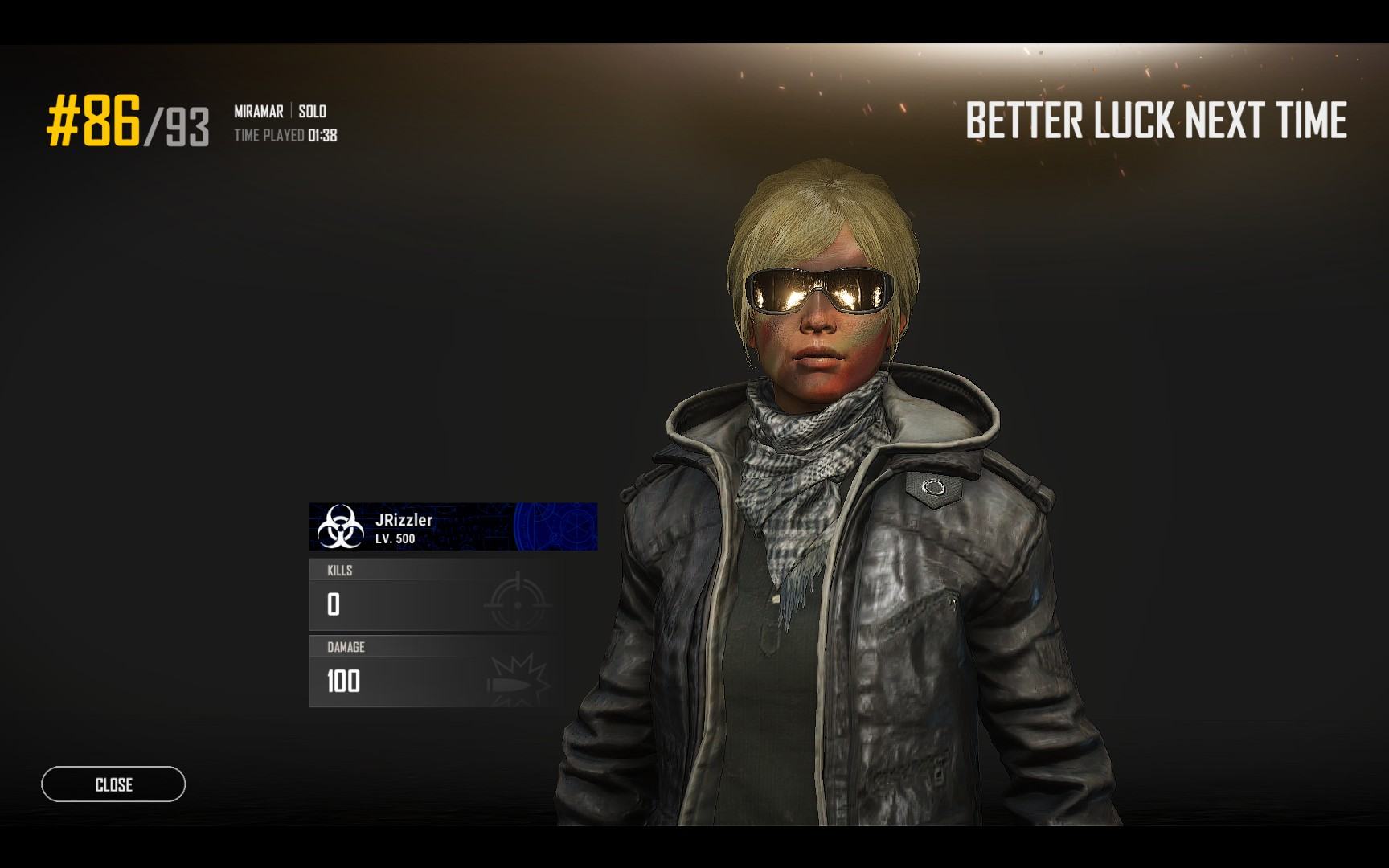The height and width of the screenshot is (868, 1389).
Task: Click the biohazard emblem icon
Action: [340, 526]
